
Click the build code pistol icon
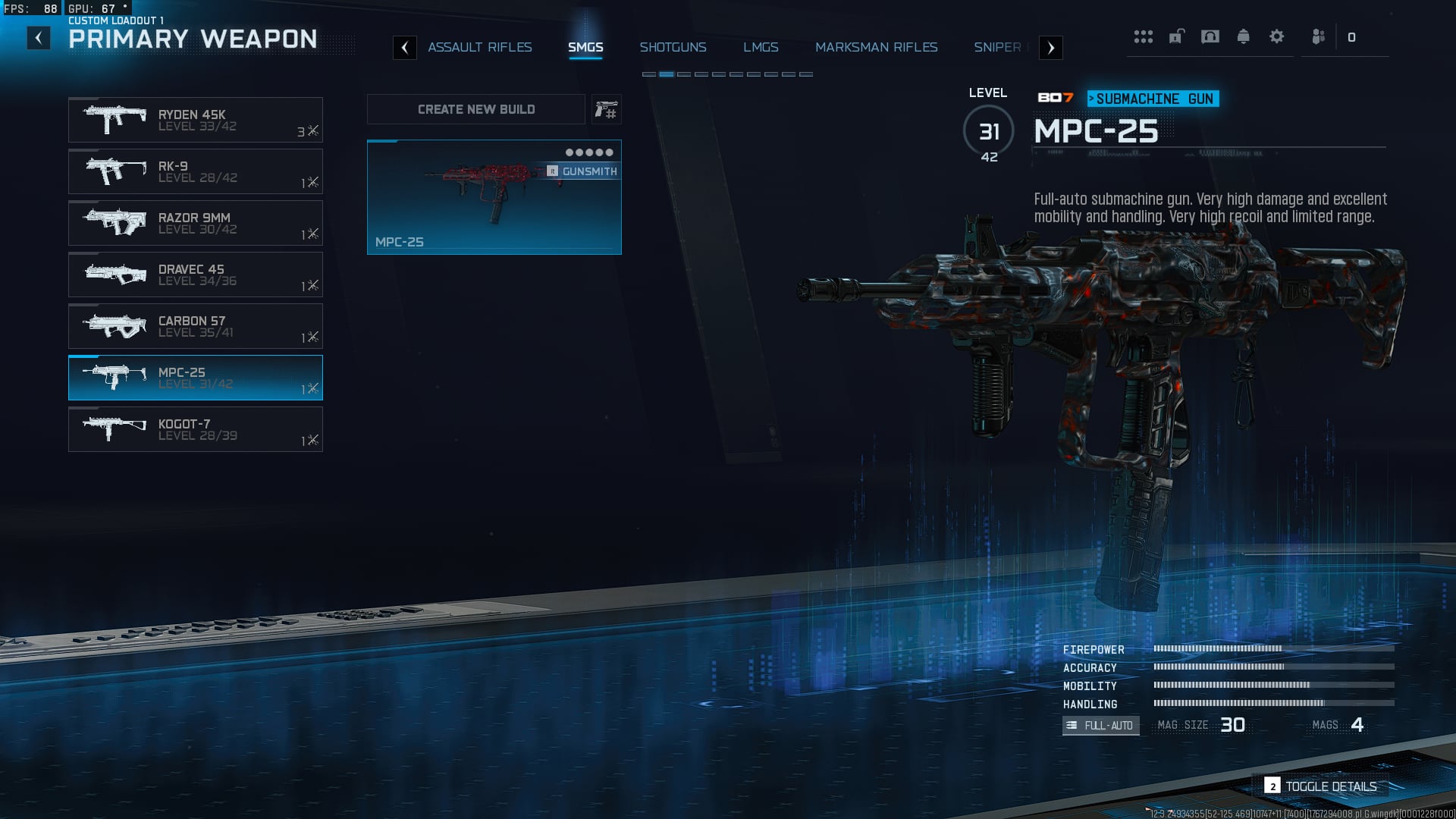(x=606, y=110)
